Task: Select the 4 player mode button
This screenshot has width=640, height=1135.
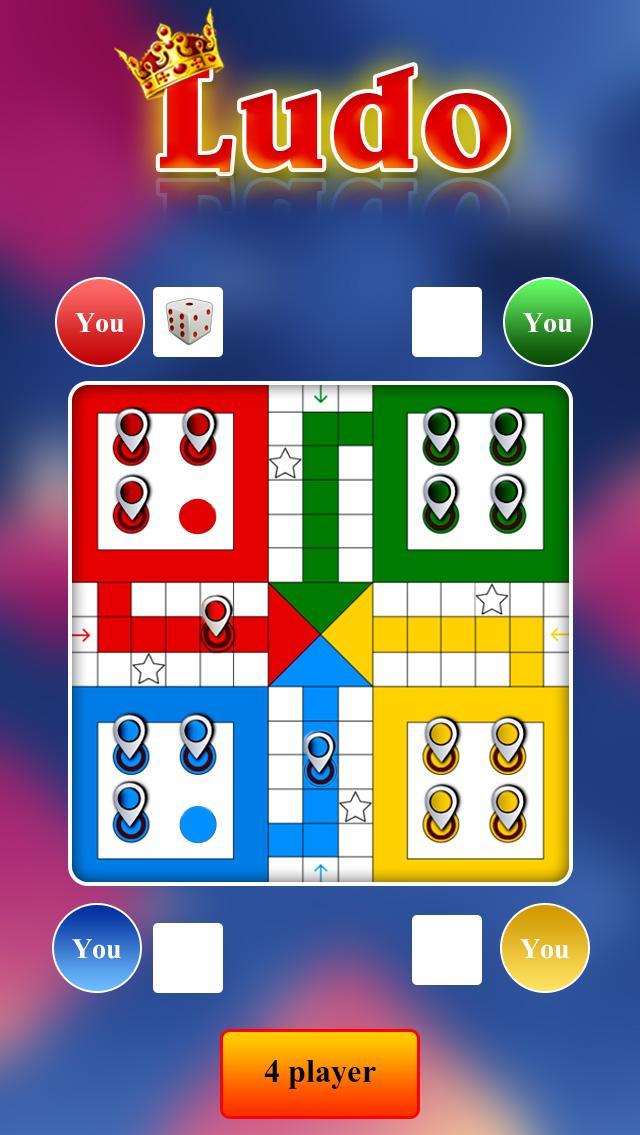Action: pos(319,1072)
